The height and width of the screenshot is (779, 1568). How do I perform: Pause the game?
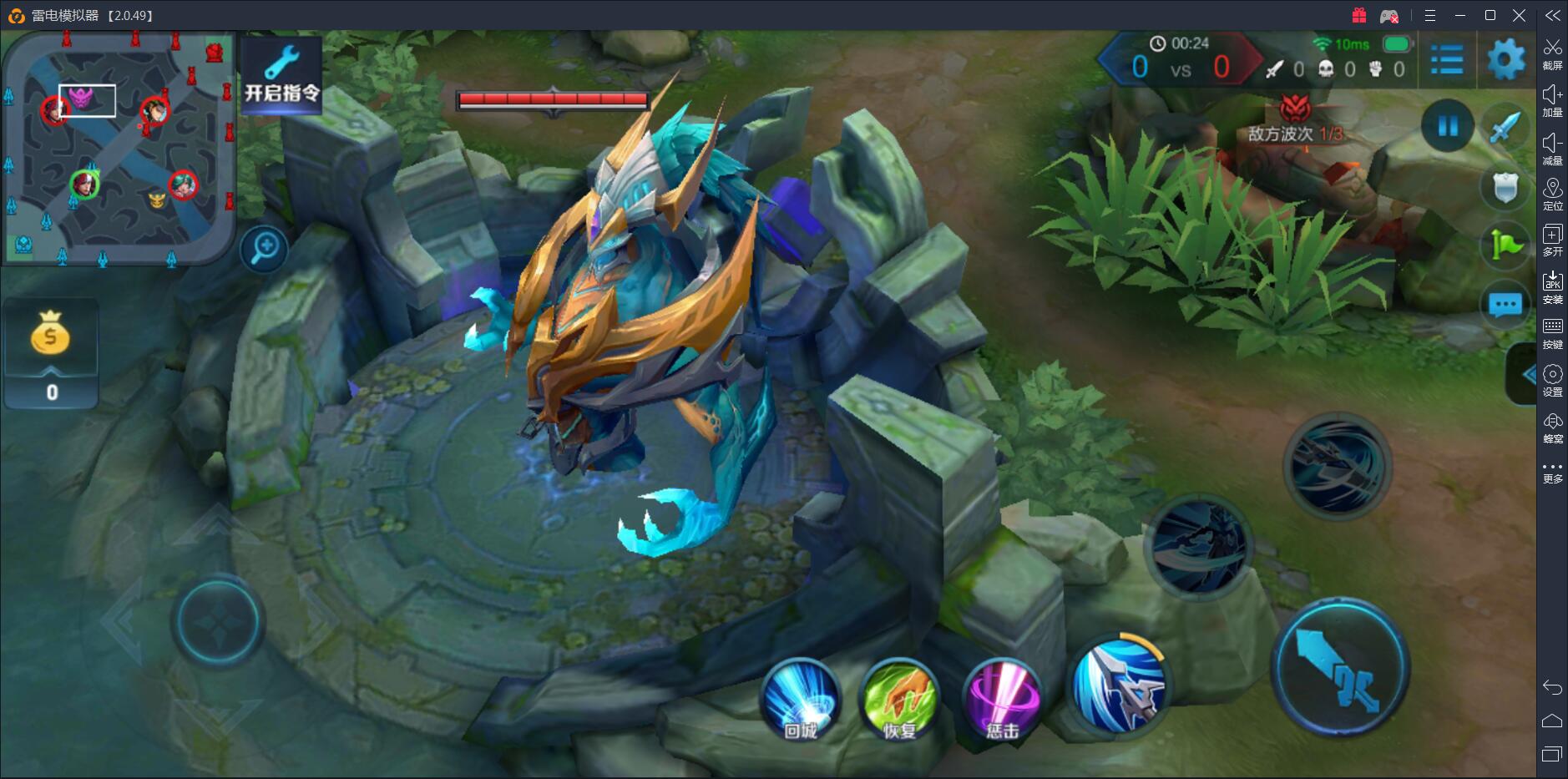[1447, 126]
